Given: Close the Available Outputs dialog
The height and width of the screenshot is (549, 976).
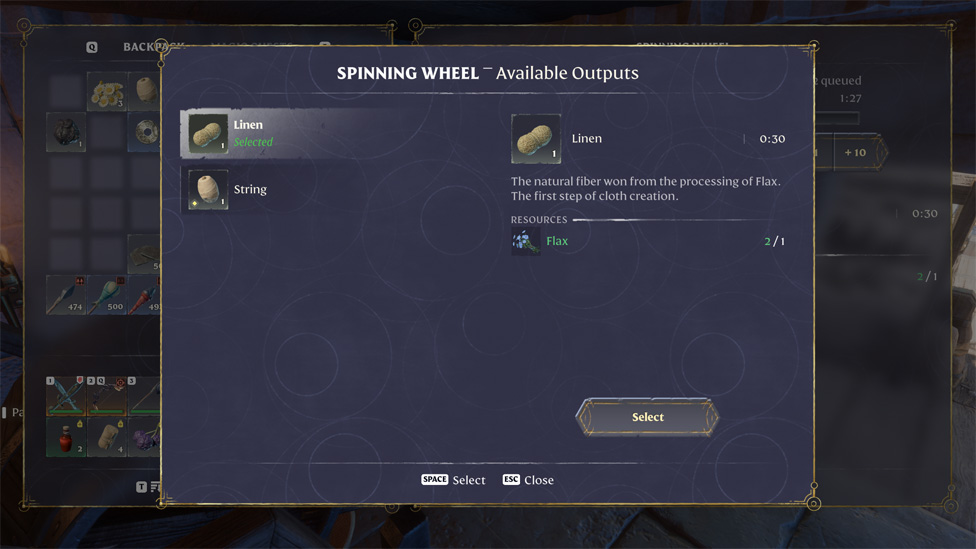Looking at the screenshot, I should 528,480.
